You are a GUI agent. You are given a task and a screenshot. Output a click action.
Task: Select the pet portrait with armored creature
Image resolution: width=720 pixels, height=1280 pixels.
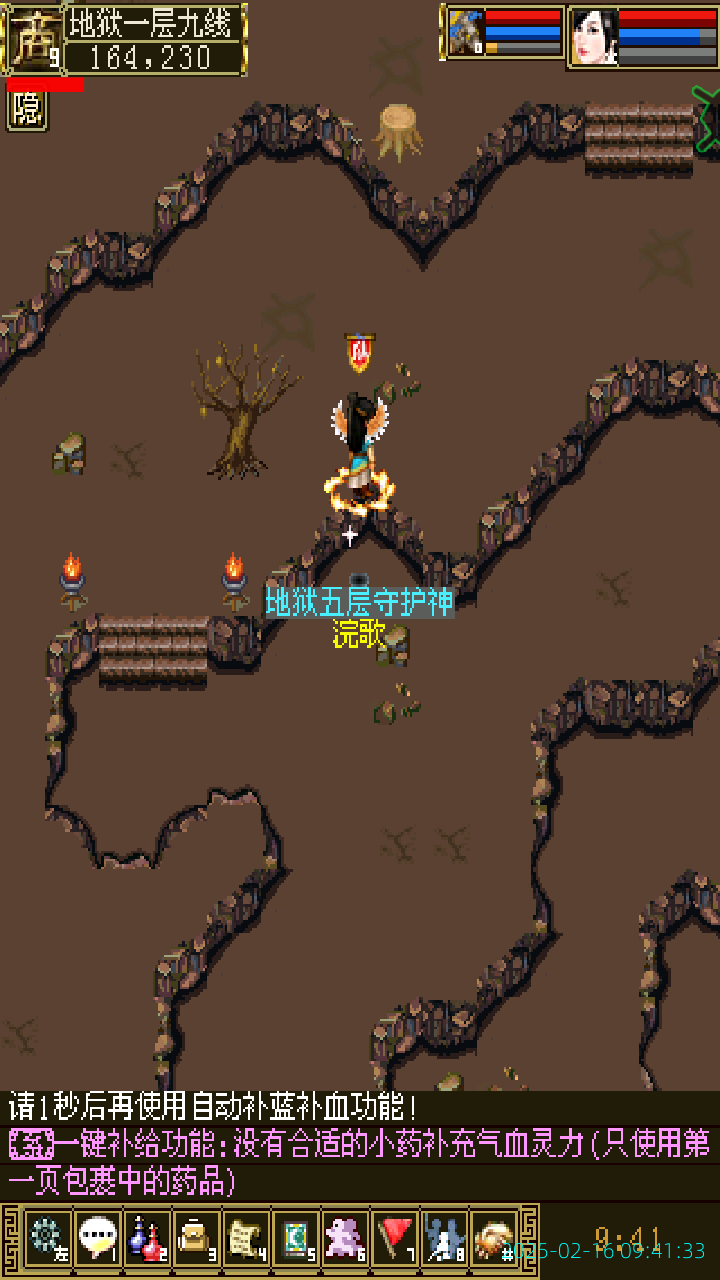465,33
